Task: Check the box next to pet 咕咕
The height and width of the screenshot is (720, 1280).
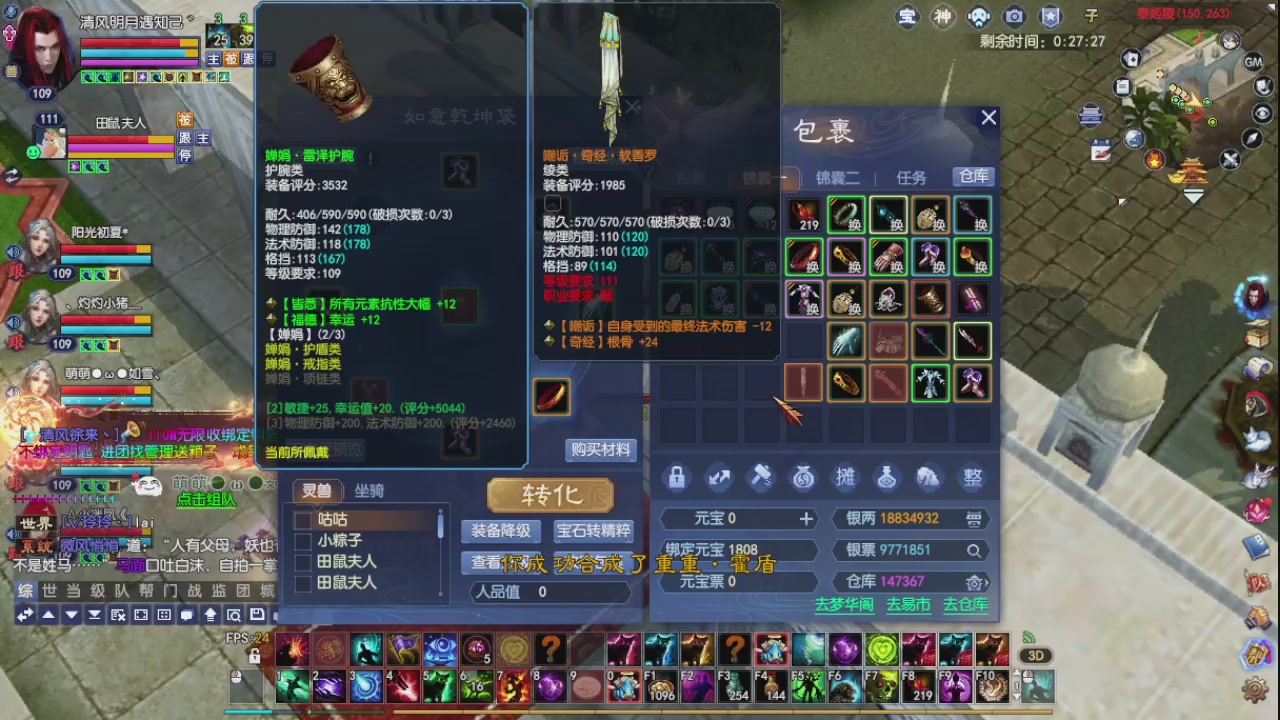Action: pos(301,519)
